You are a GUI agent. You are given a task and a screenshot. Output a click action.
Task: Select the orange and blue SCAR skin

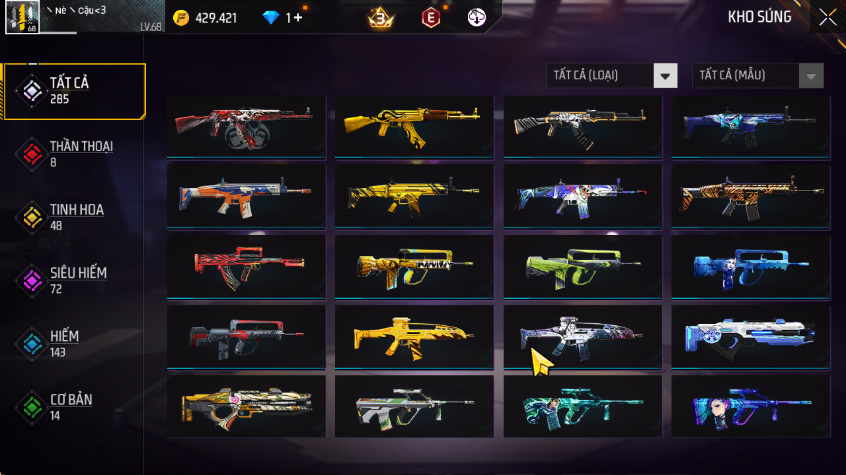tap(246, 196)
